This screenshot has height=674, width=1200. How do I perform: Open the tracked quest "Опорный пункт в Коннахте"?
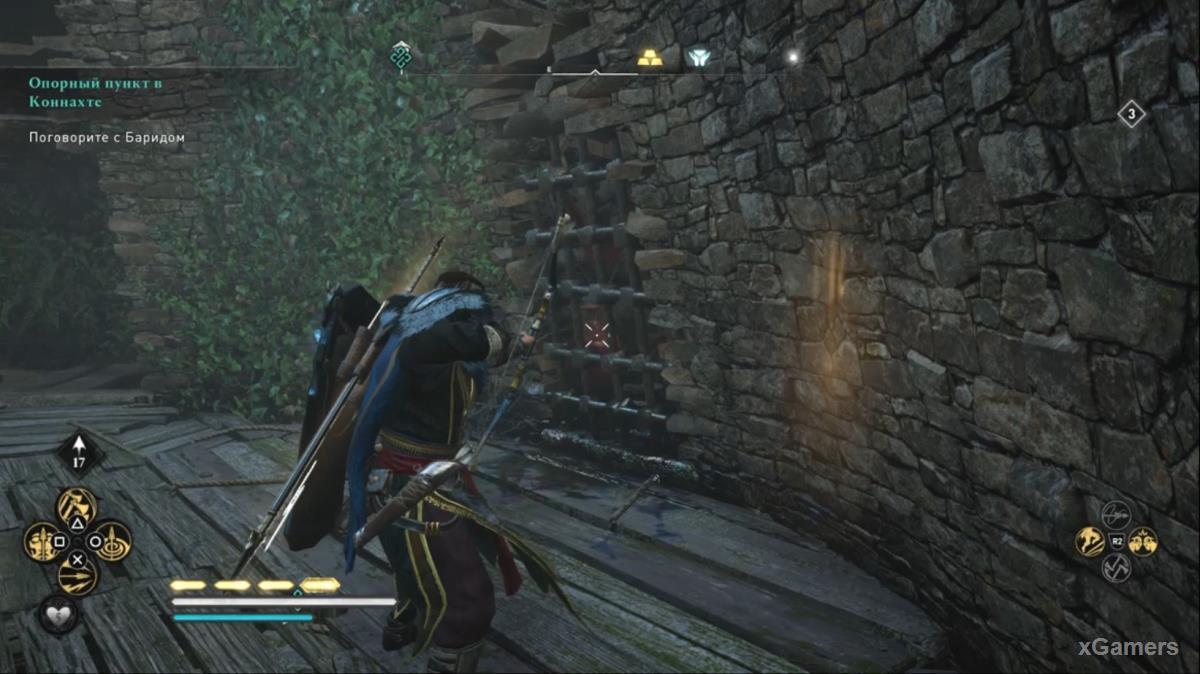(95, 91)
